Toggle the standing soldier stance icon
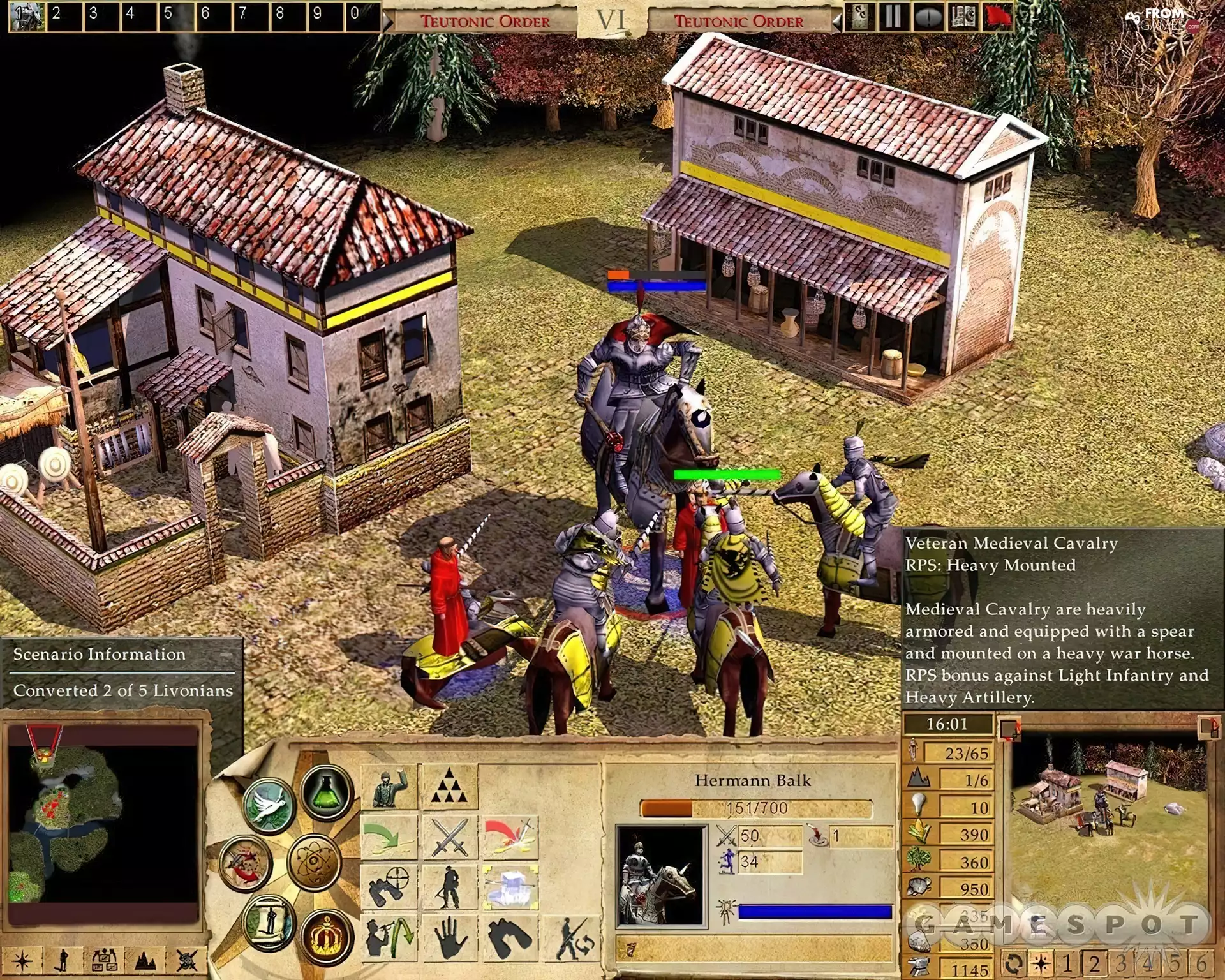Image resolution: width=1225 pixels, height=980 pixels. pos(449,886)
